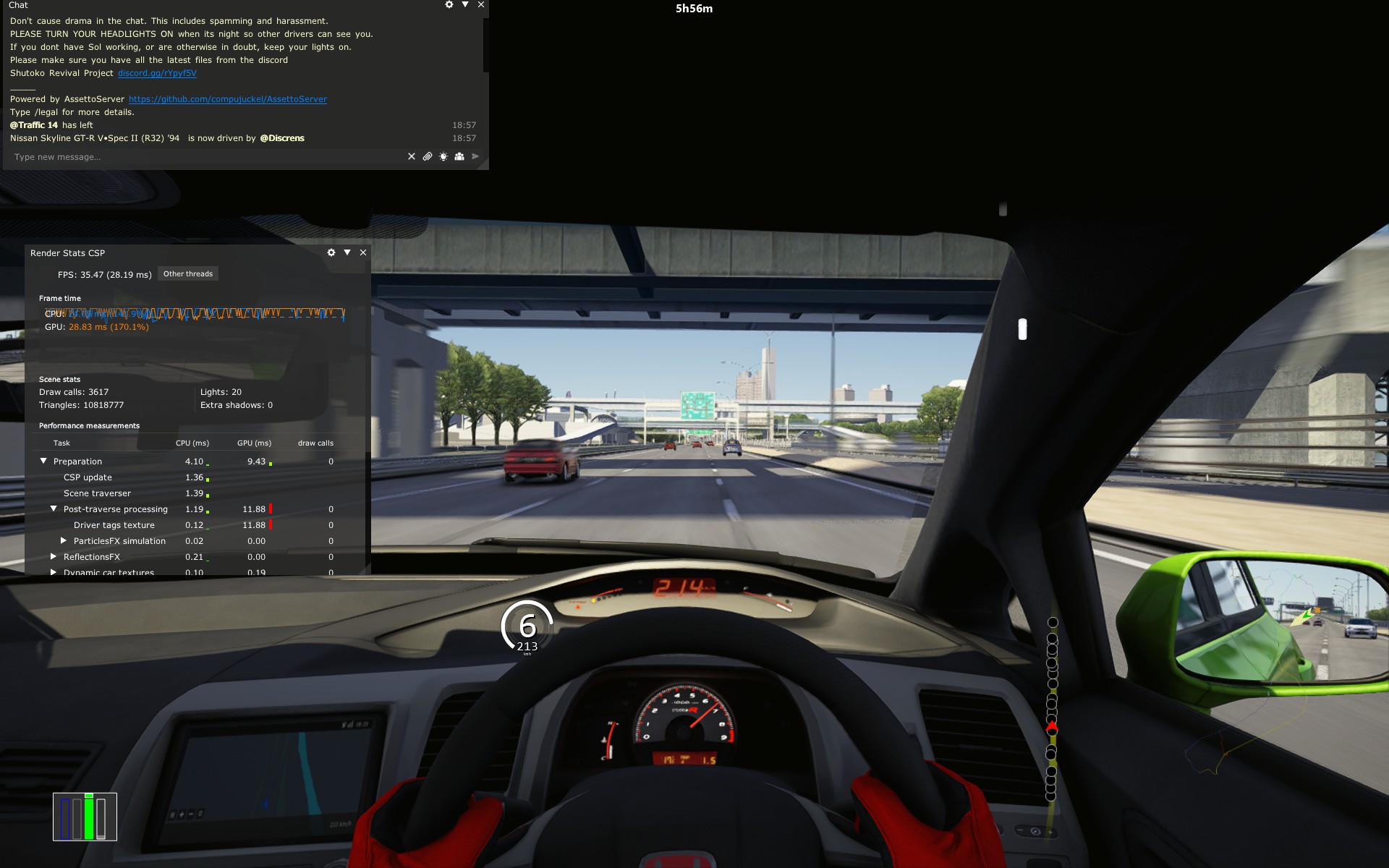Expand the ParticlesFX simulation entry
Image resolution: width=1389 pixels, height=868 pixels.
(64, 540)
